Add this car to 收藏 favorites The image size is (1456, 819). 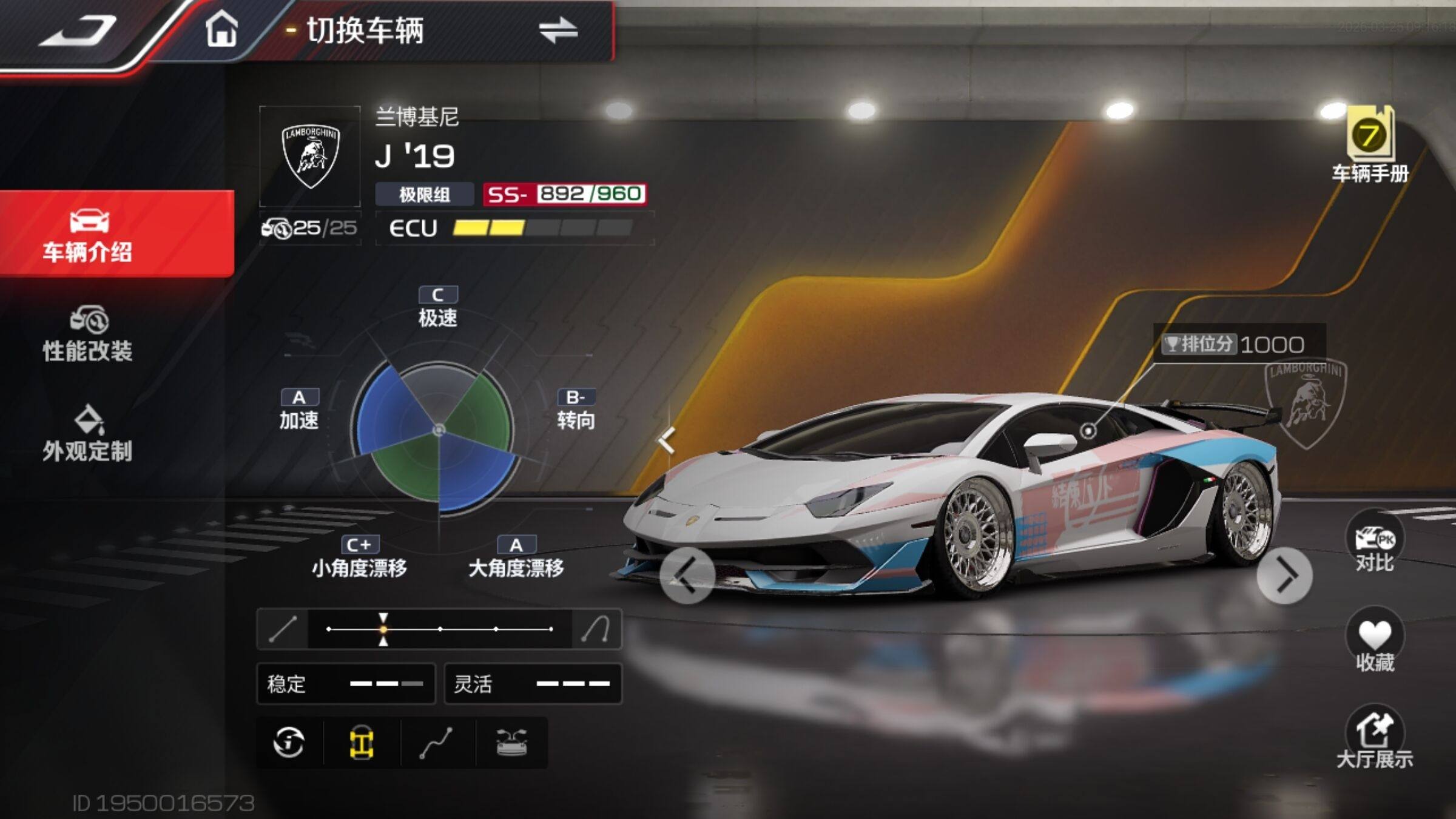pyautogui.click(x=1374, y=642)
